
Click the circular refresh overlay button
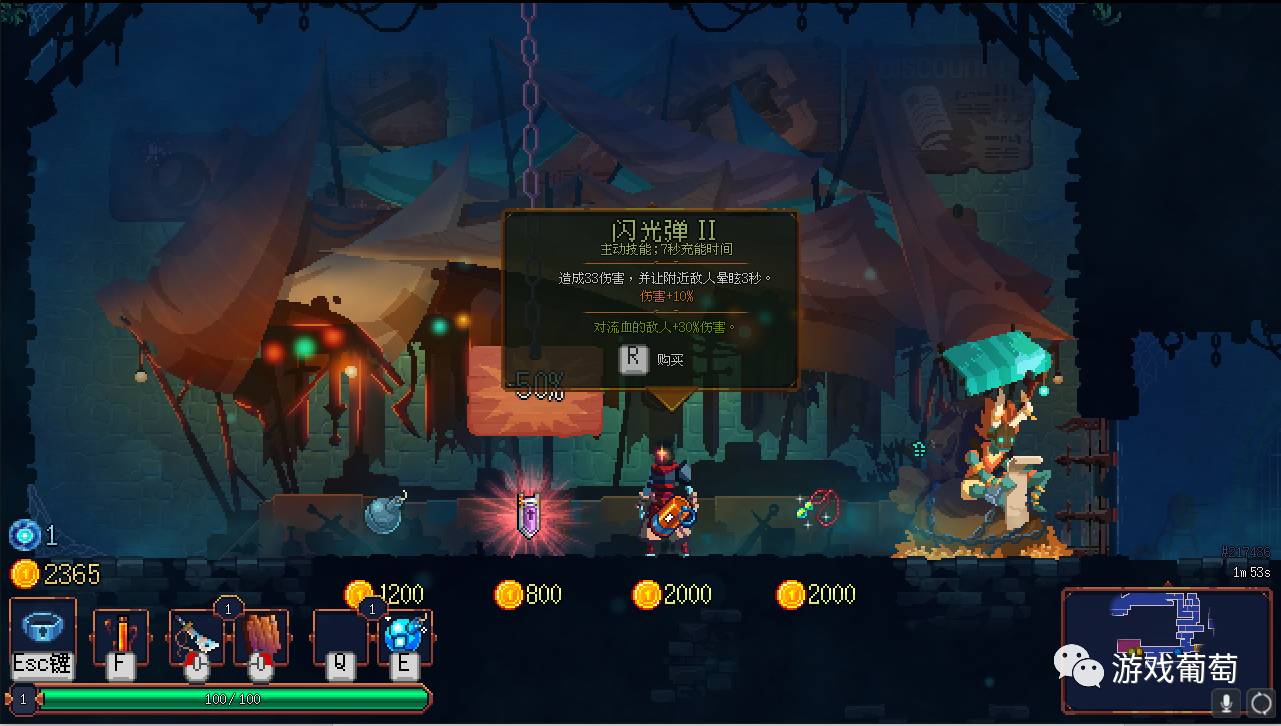tap(1261, 701)
